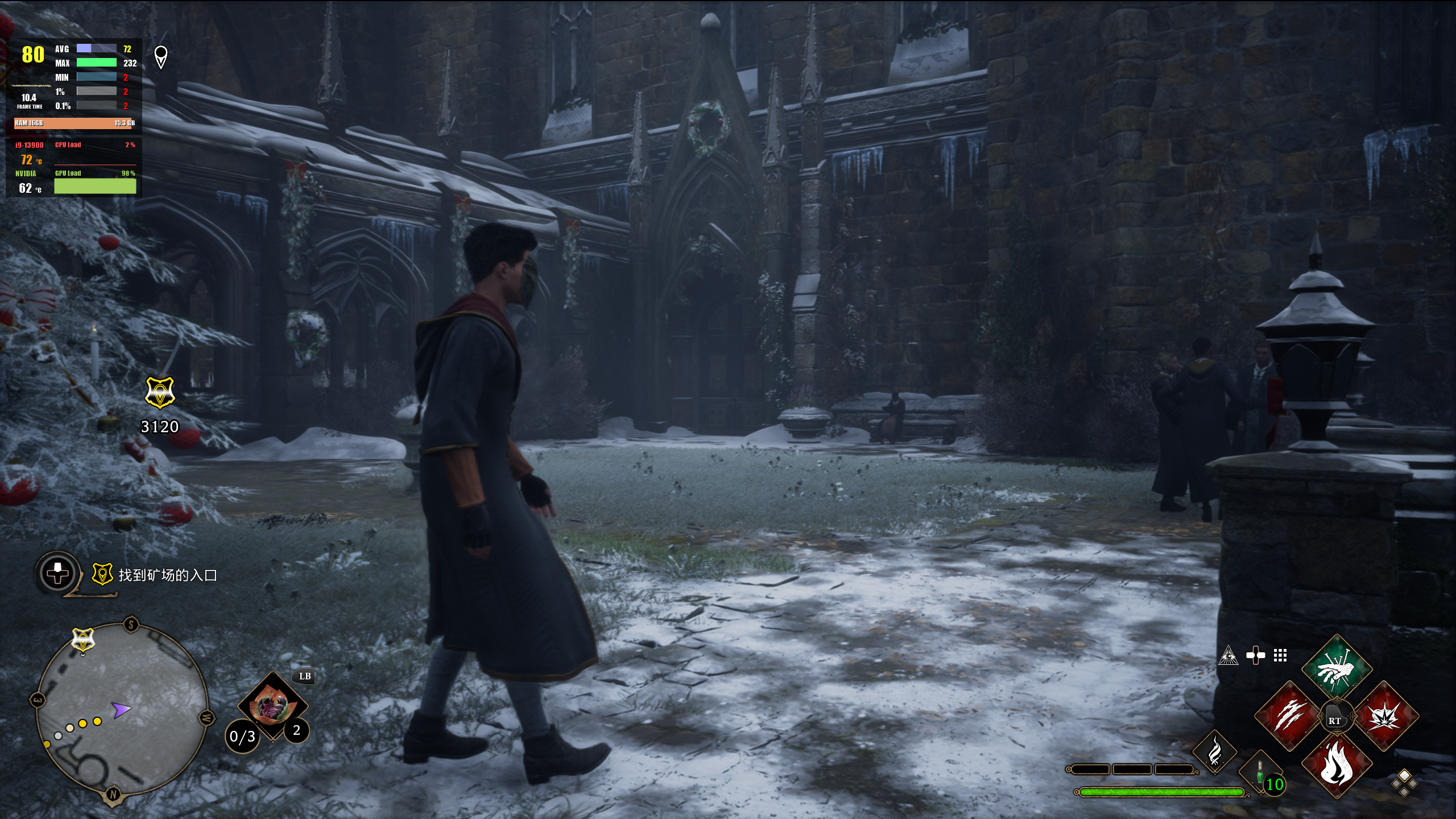
Task: Click the Revelio eye-in-triangle icon
Action: click(x=1228, y=656)
